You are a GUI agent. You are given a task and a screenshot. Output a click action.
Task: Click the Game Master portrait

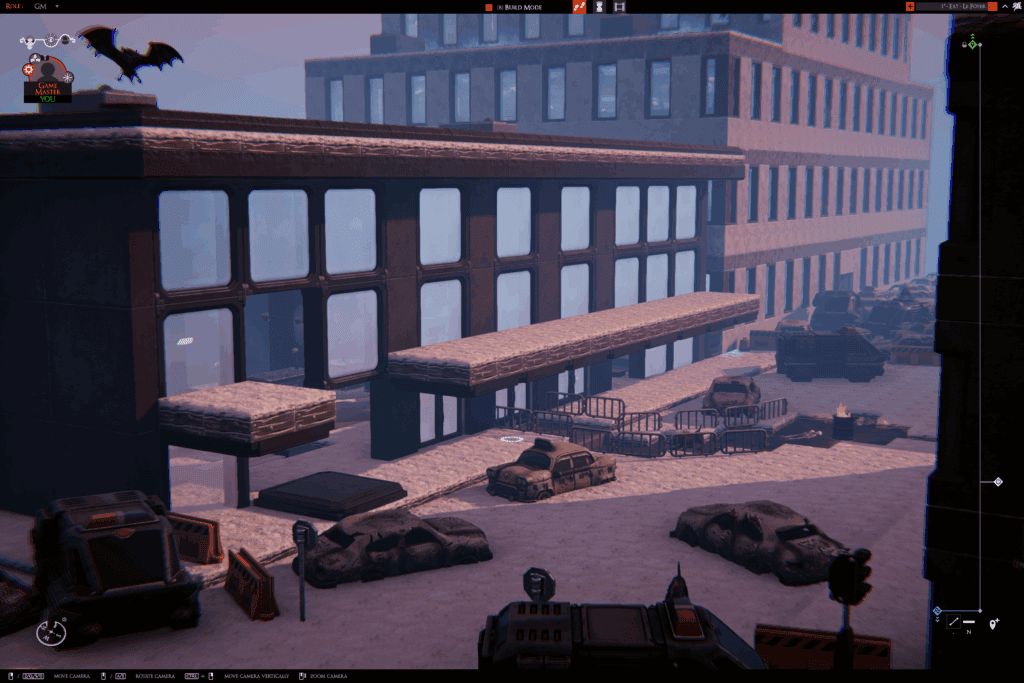click(48, 80)
